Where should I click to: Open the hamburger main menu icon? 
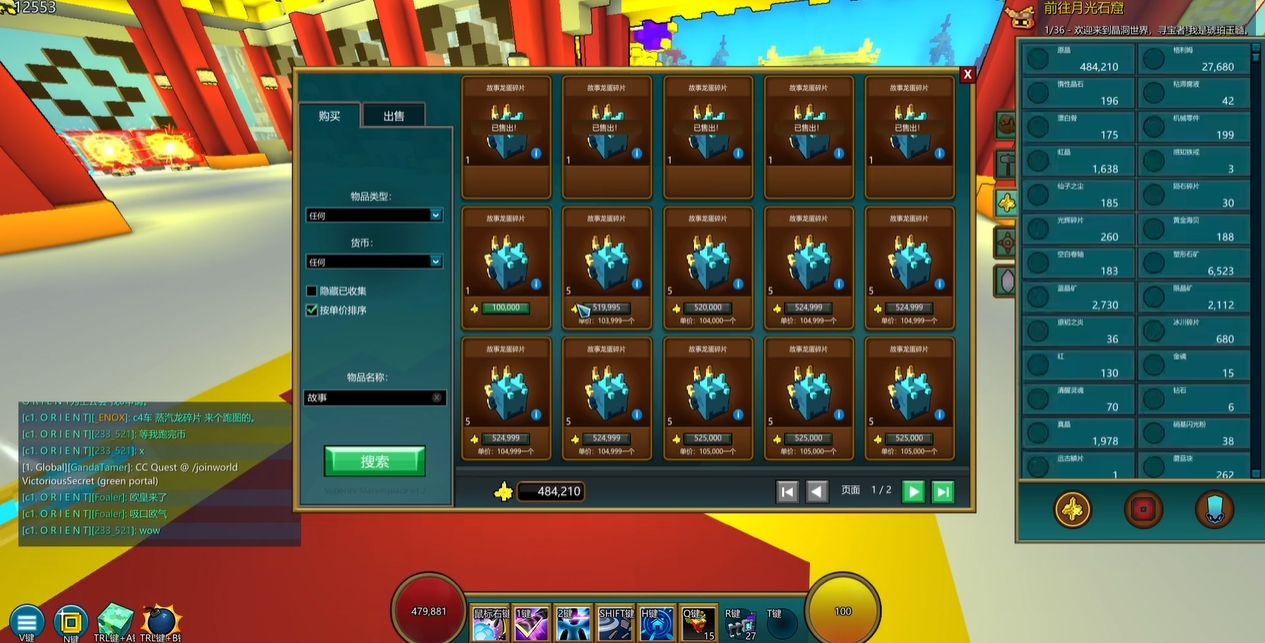pos(27,620)
